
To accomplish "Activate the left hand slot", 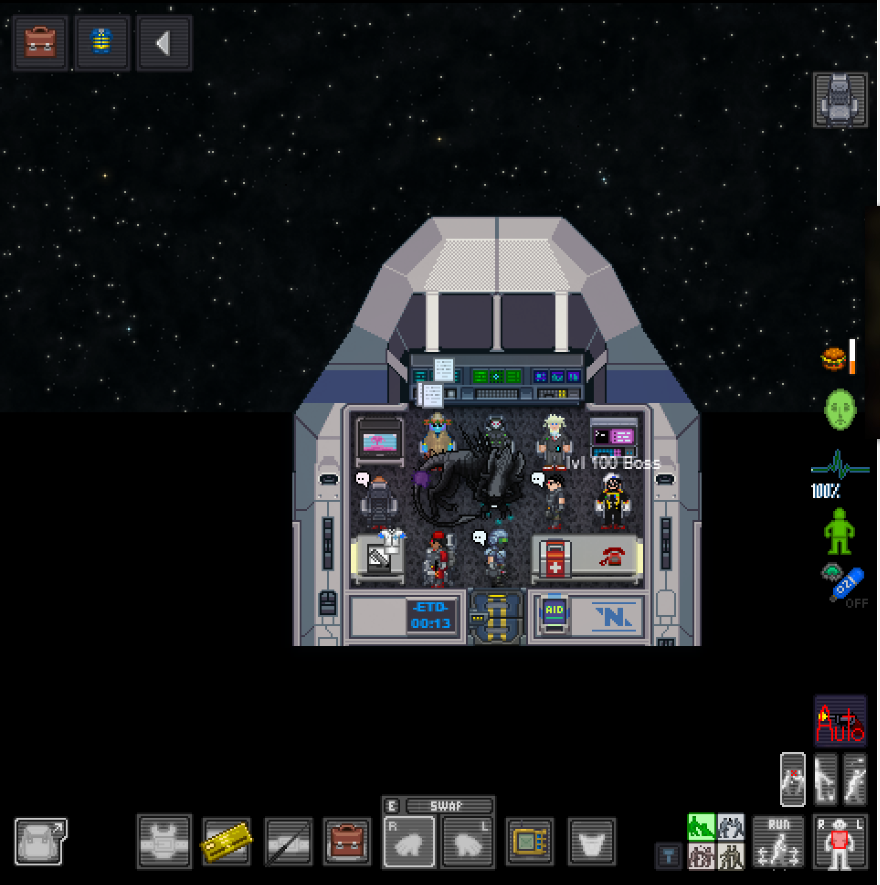I will [x=467, y=841].
